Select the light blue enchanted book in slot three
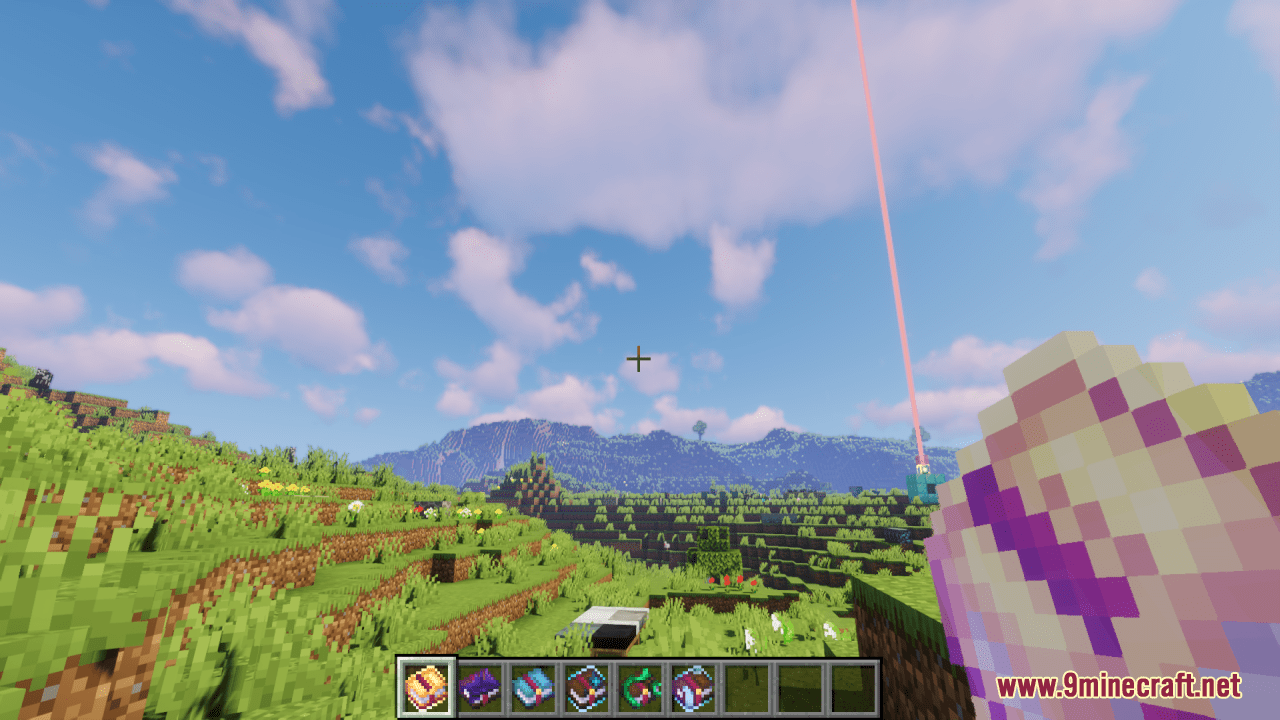The height and width of the screenshot is (720, 1280). [x=531, y=683]
